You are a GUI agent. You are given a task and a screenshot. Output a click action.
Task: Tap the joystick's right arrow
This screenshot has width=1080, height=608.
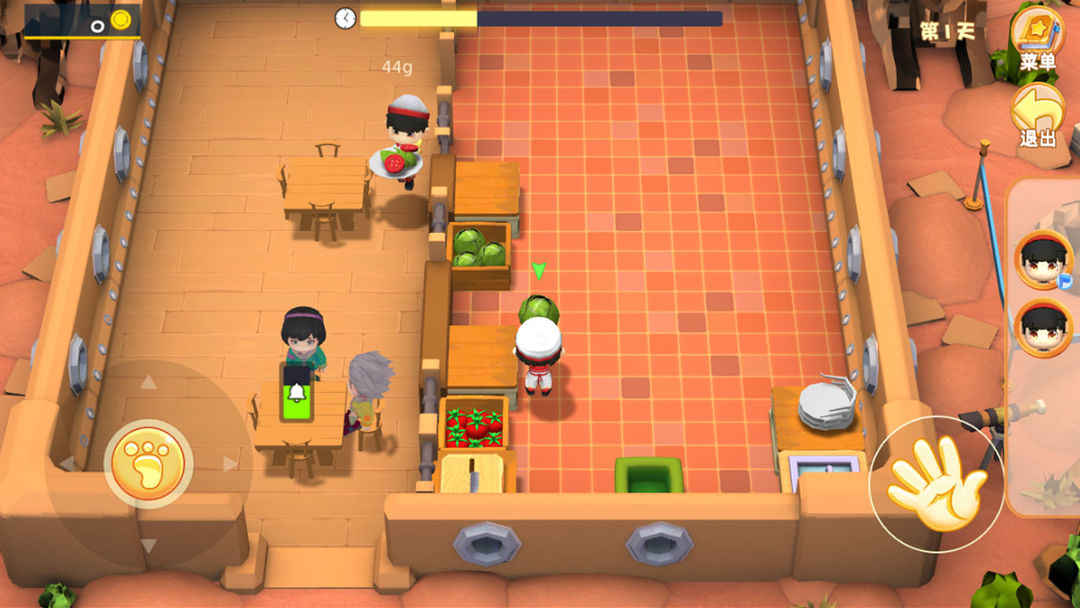point(231,463)
